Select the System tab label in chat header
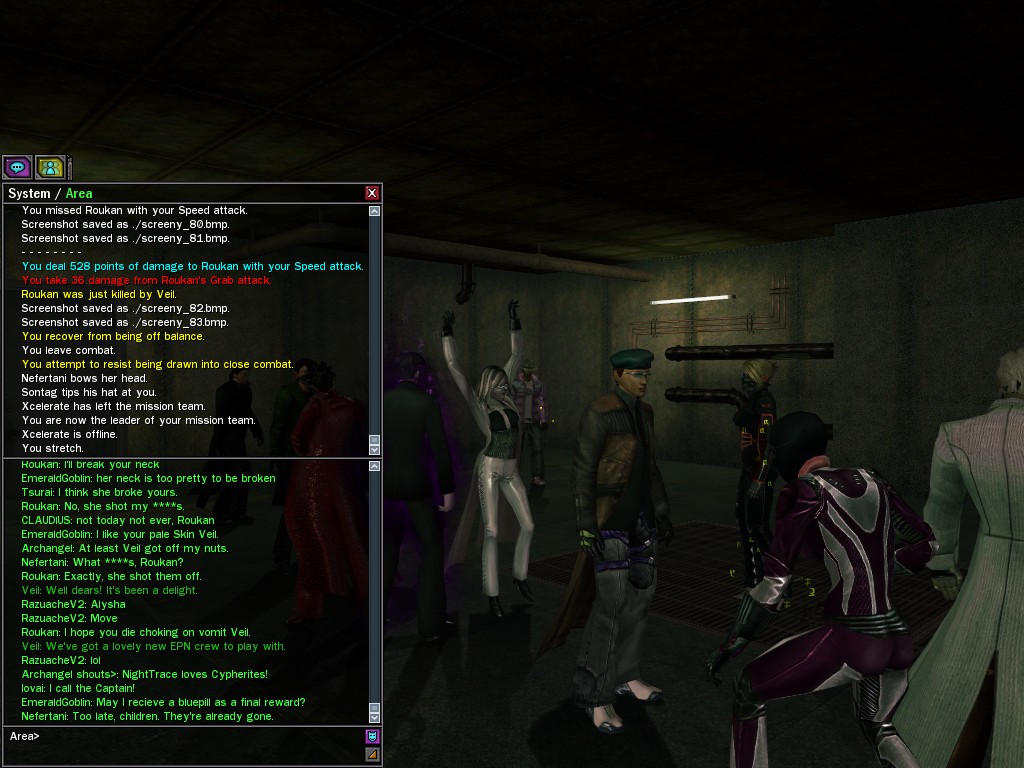 (x=29, y=194)
